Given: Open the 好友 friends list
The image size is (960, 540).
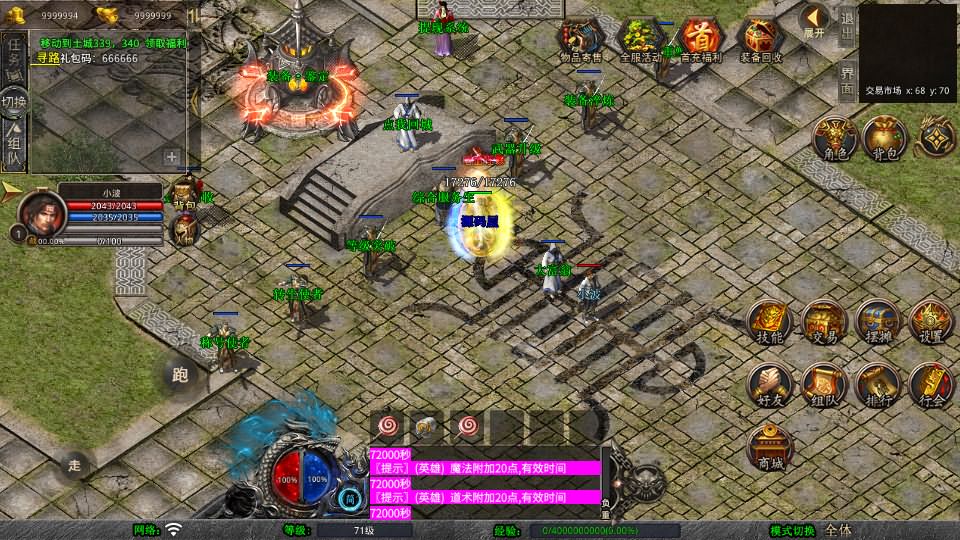Looking at the screenshot, I should (769, 385).
